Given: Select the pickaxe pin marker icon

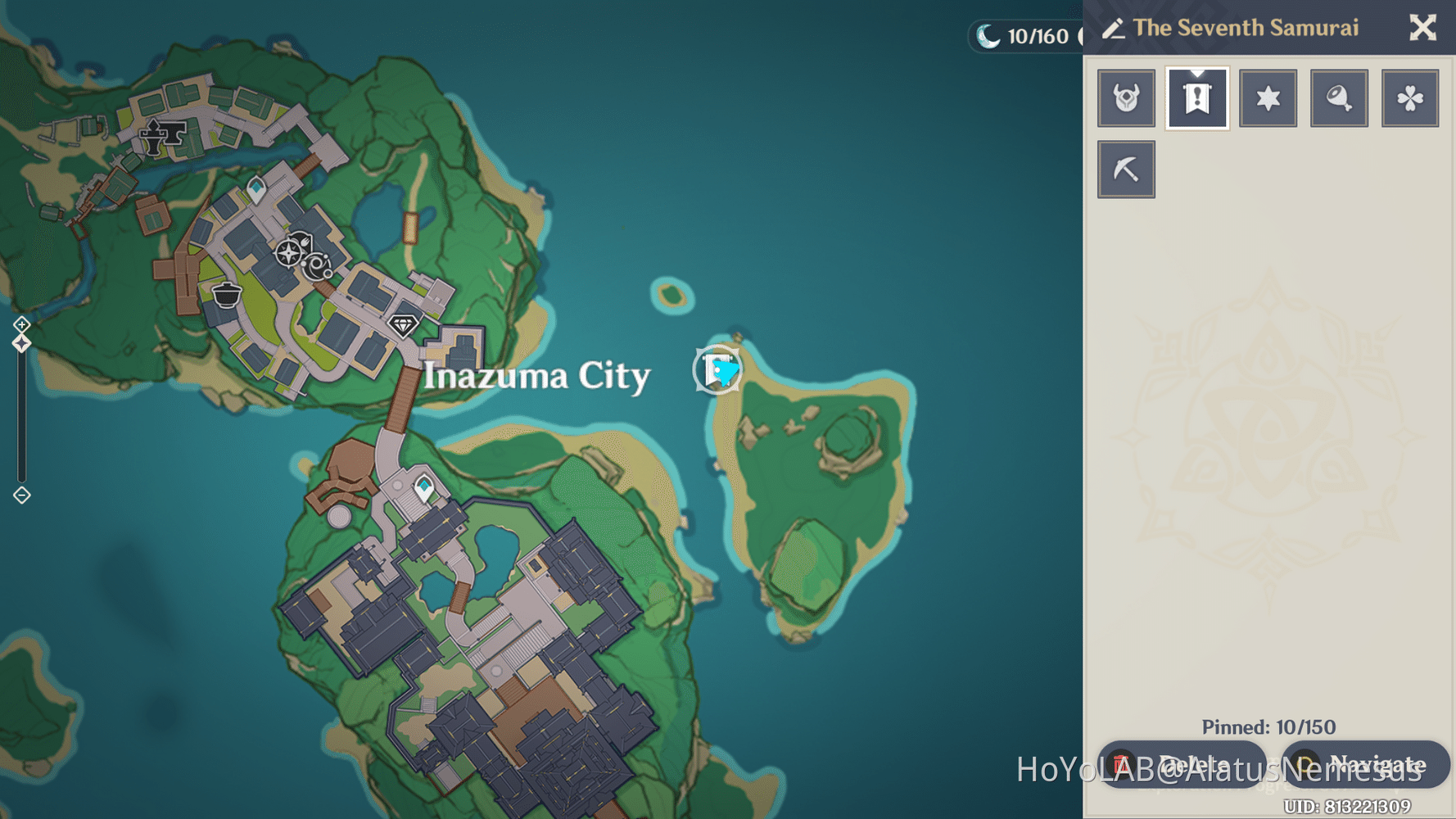Looking at the screenshot, I should pyautogui.click(x=1126, y=170).
